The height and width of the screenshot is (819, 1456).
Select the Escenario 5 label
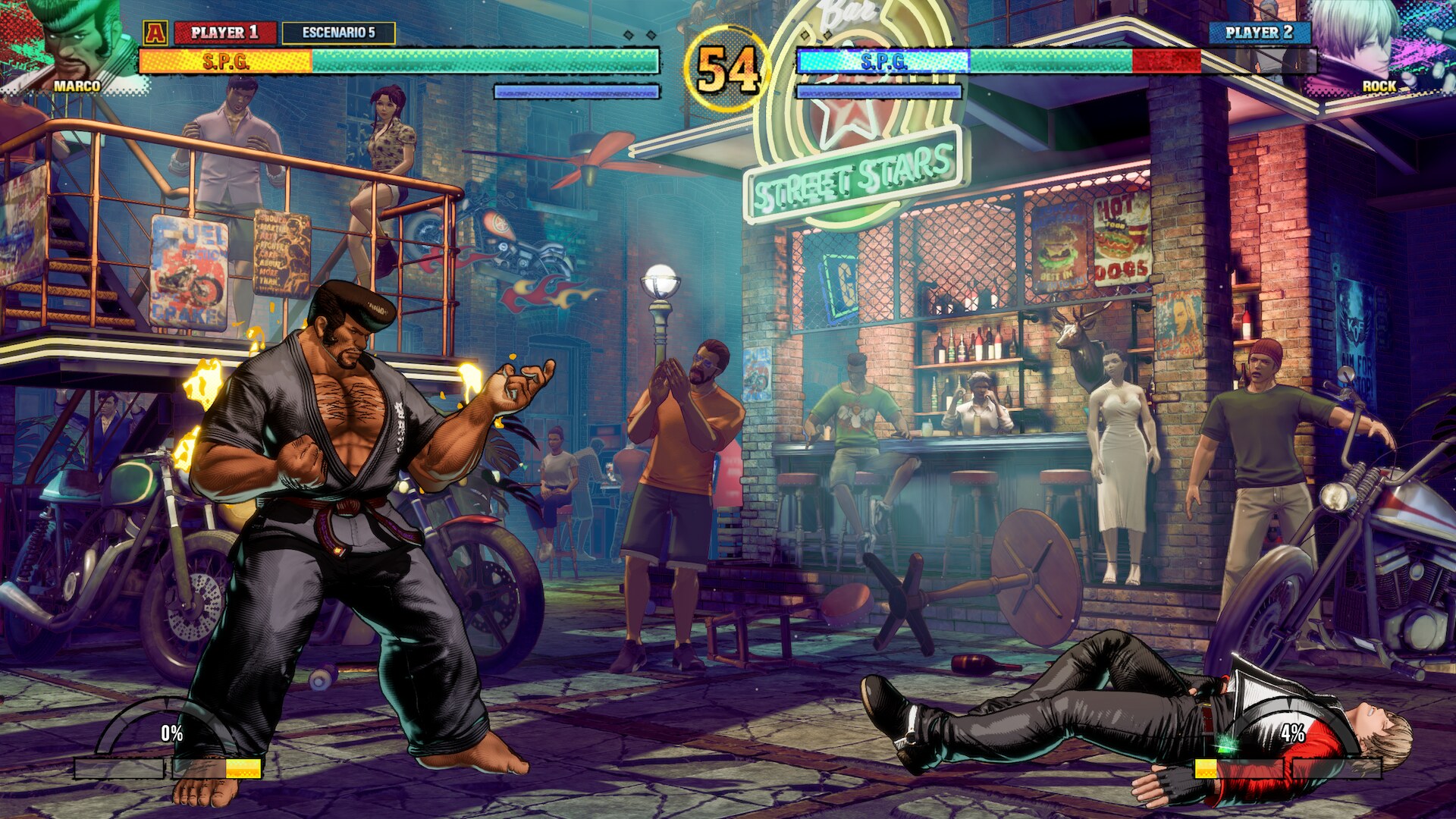338,33
